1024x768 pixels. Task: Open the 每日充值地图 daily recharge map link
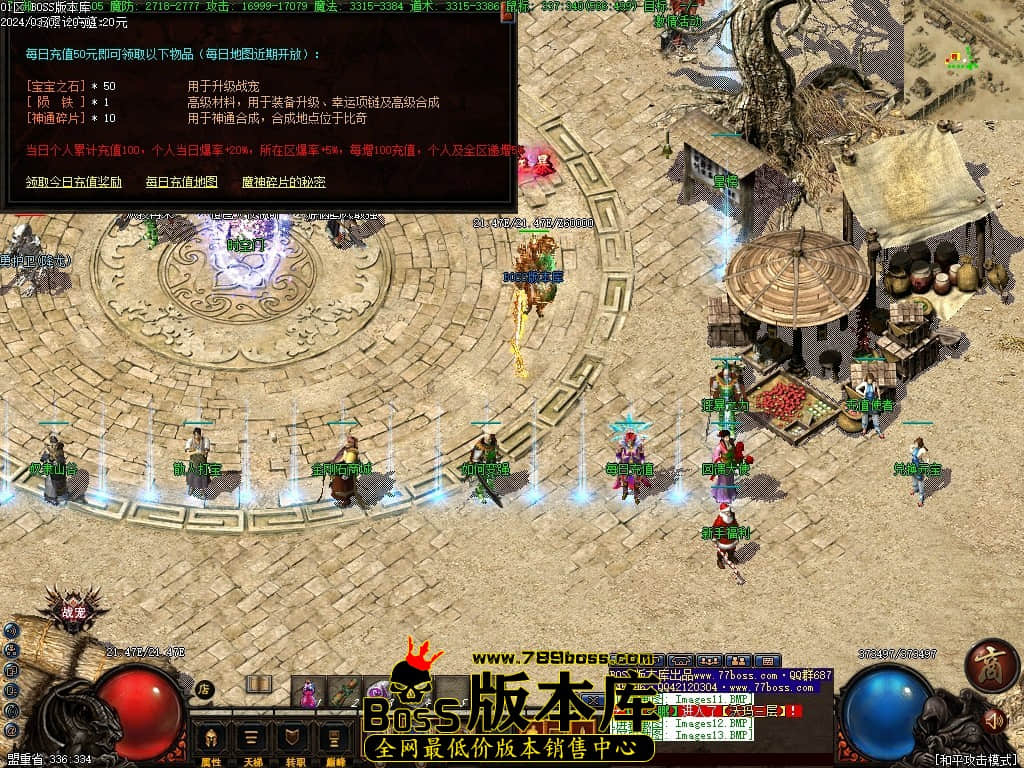point(181,182)
